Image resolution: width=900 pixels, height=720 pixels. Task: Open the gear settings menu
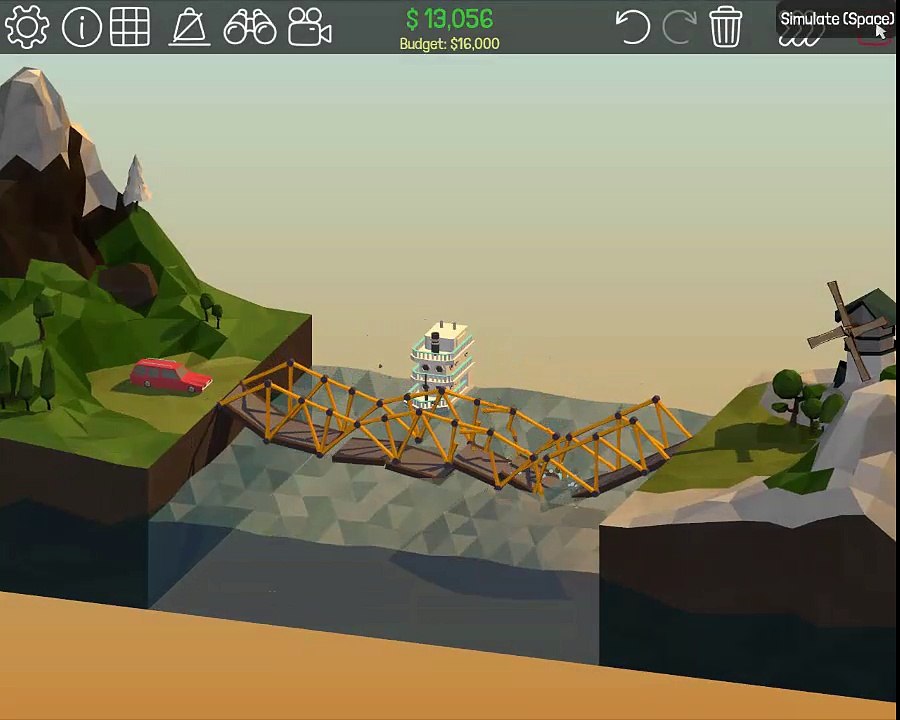[x=27, y=27]
